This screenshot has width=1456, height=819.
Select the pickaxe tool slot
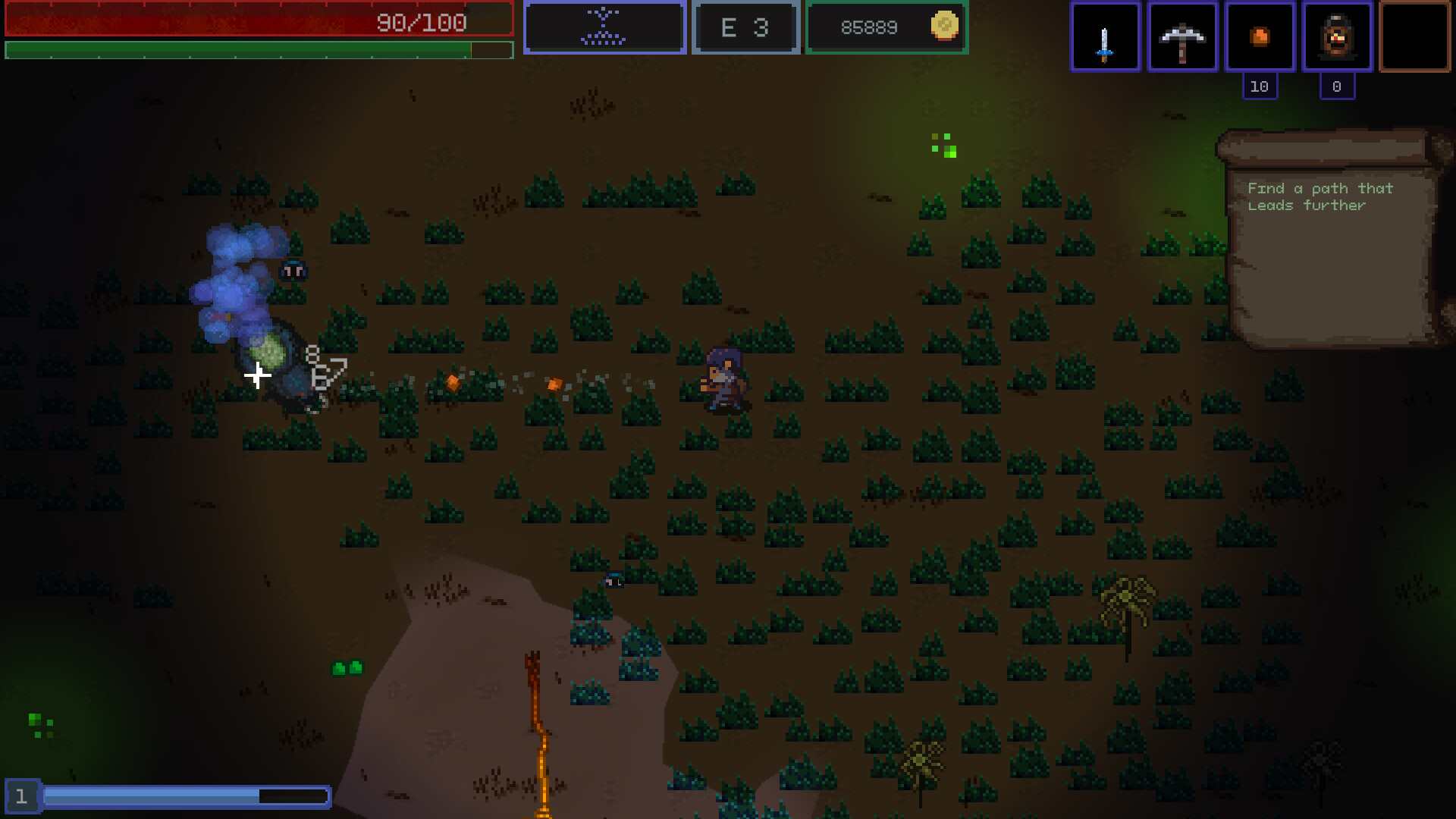[x=1182, y=36]
